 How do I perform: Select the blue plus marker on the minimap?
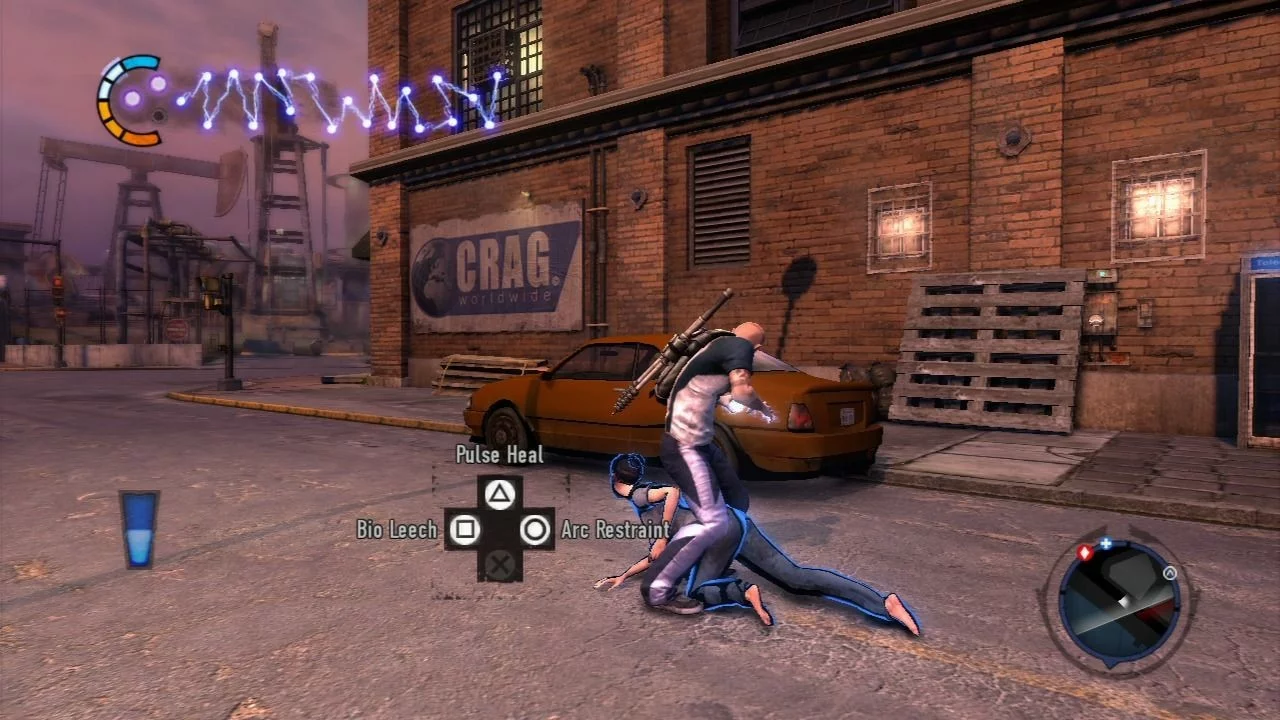coord(1106,545)
